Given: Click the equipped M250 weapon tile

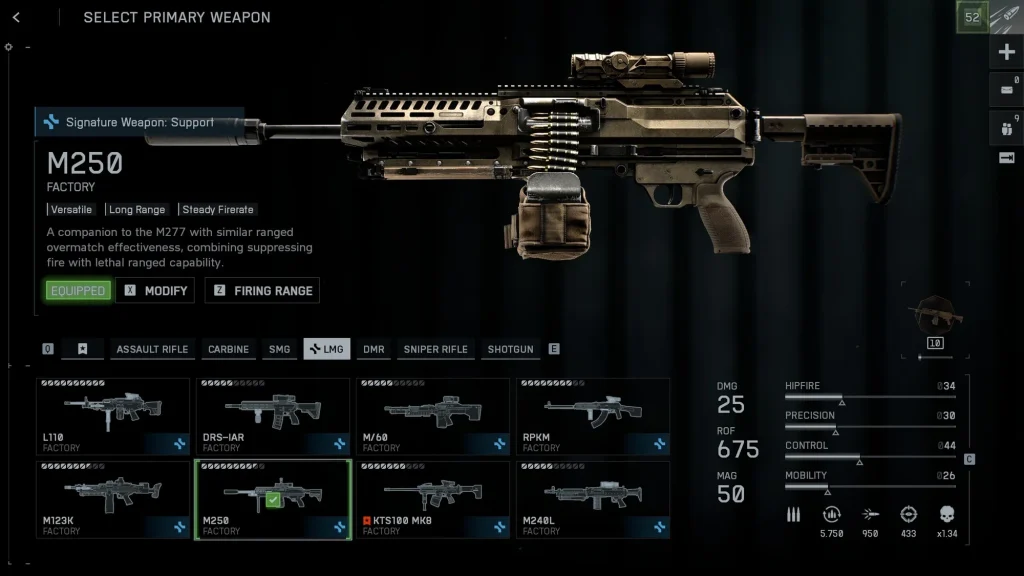Looking at the screenshot, I should tap(273, 499).
